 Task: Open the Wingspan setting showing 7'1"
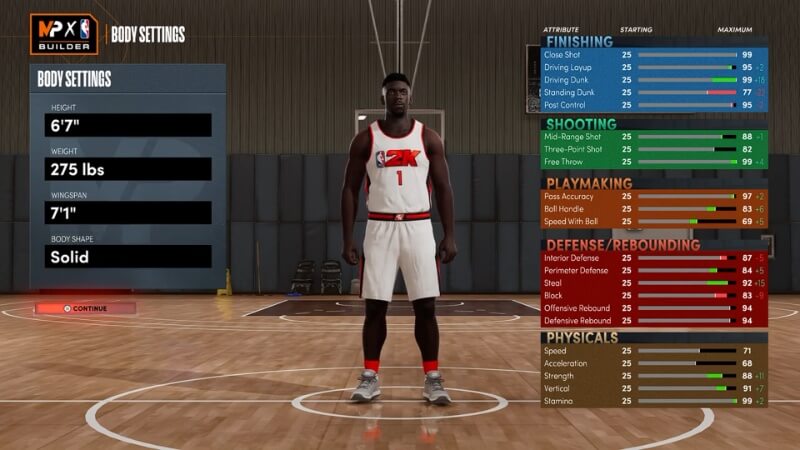129,213
